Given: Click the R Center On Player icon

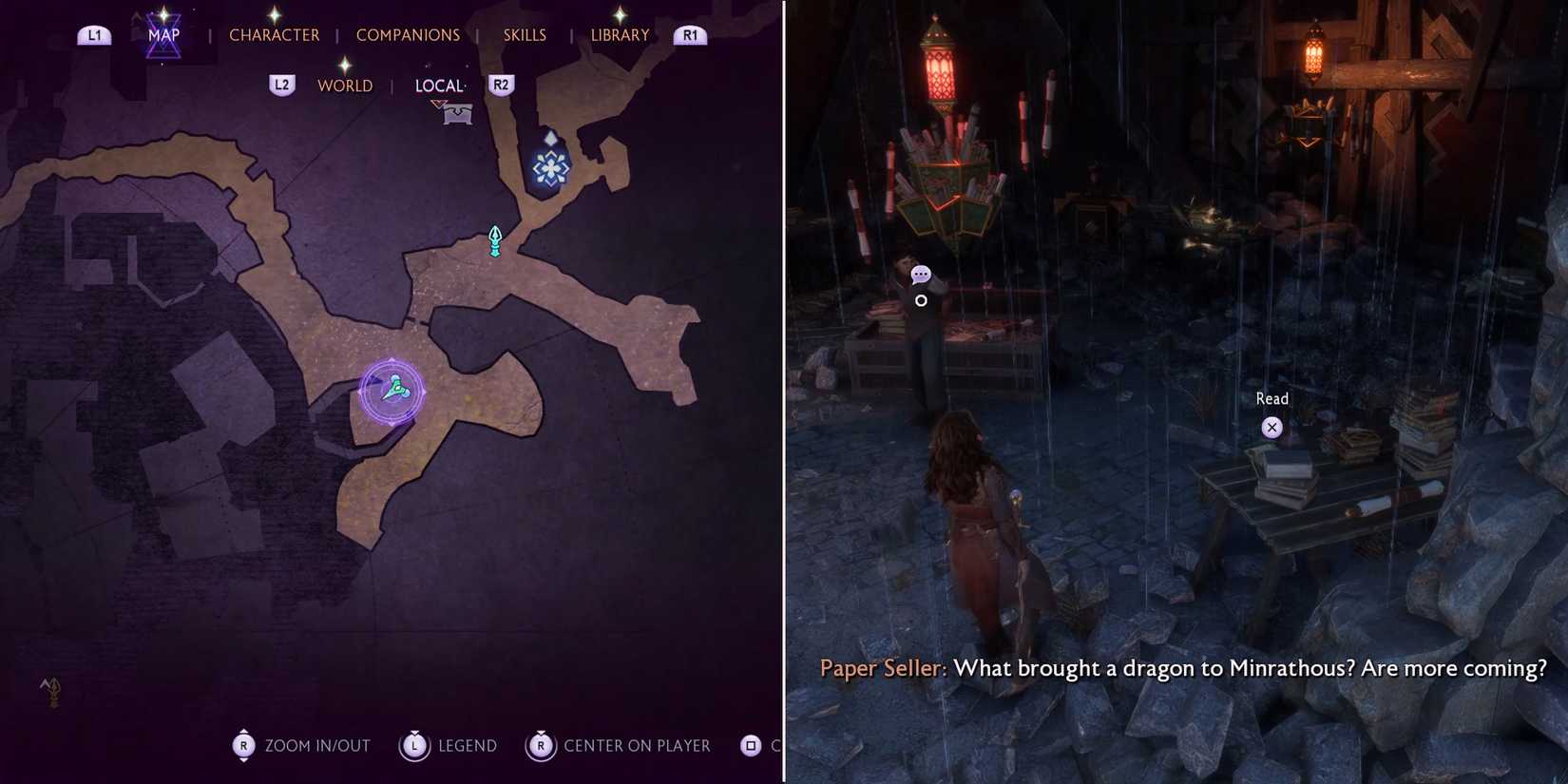Looking at the screenshot, I should tap(540, 746).
